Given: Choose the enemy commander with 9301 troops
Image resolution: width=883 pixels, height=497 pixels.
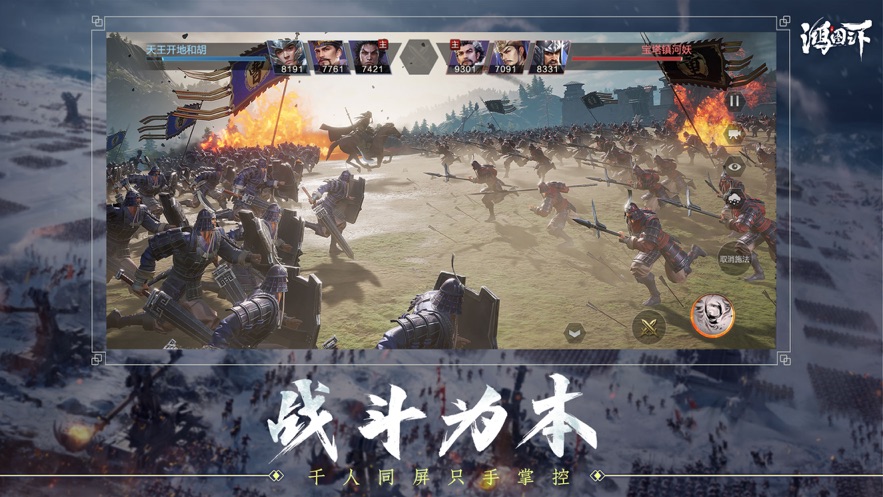Looking at the screenshot, I should point(468,56).
